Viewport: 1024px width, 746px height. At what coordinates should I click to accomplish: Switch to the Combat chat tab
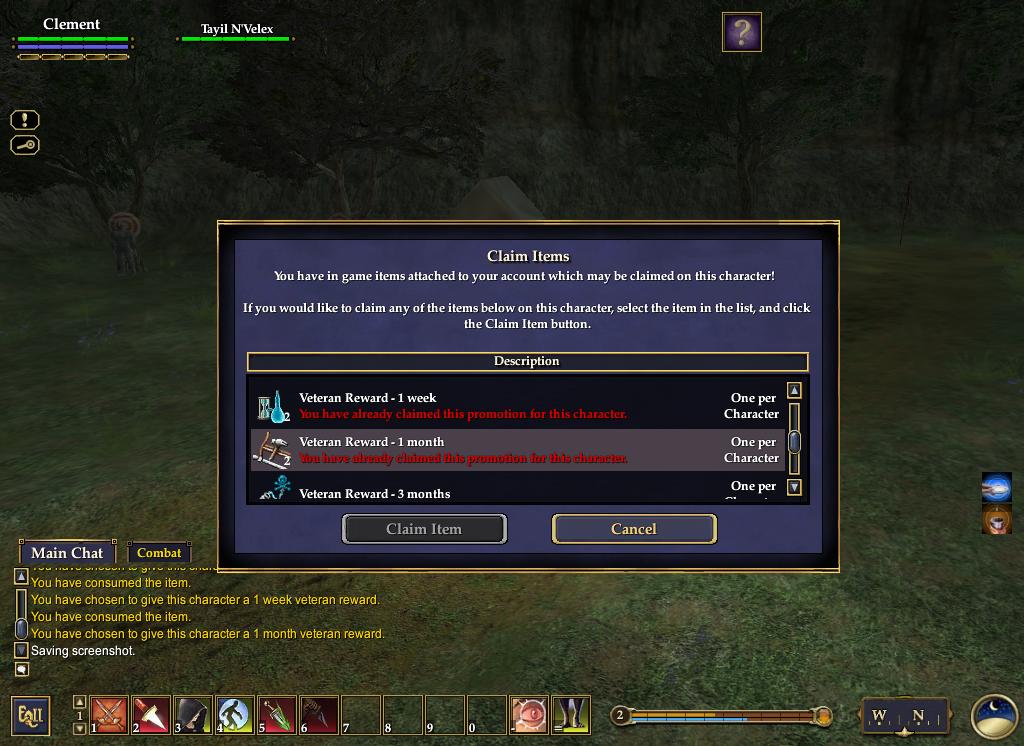[x=159, y=553]
